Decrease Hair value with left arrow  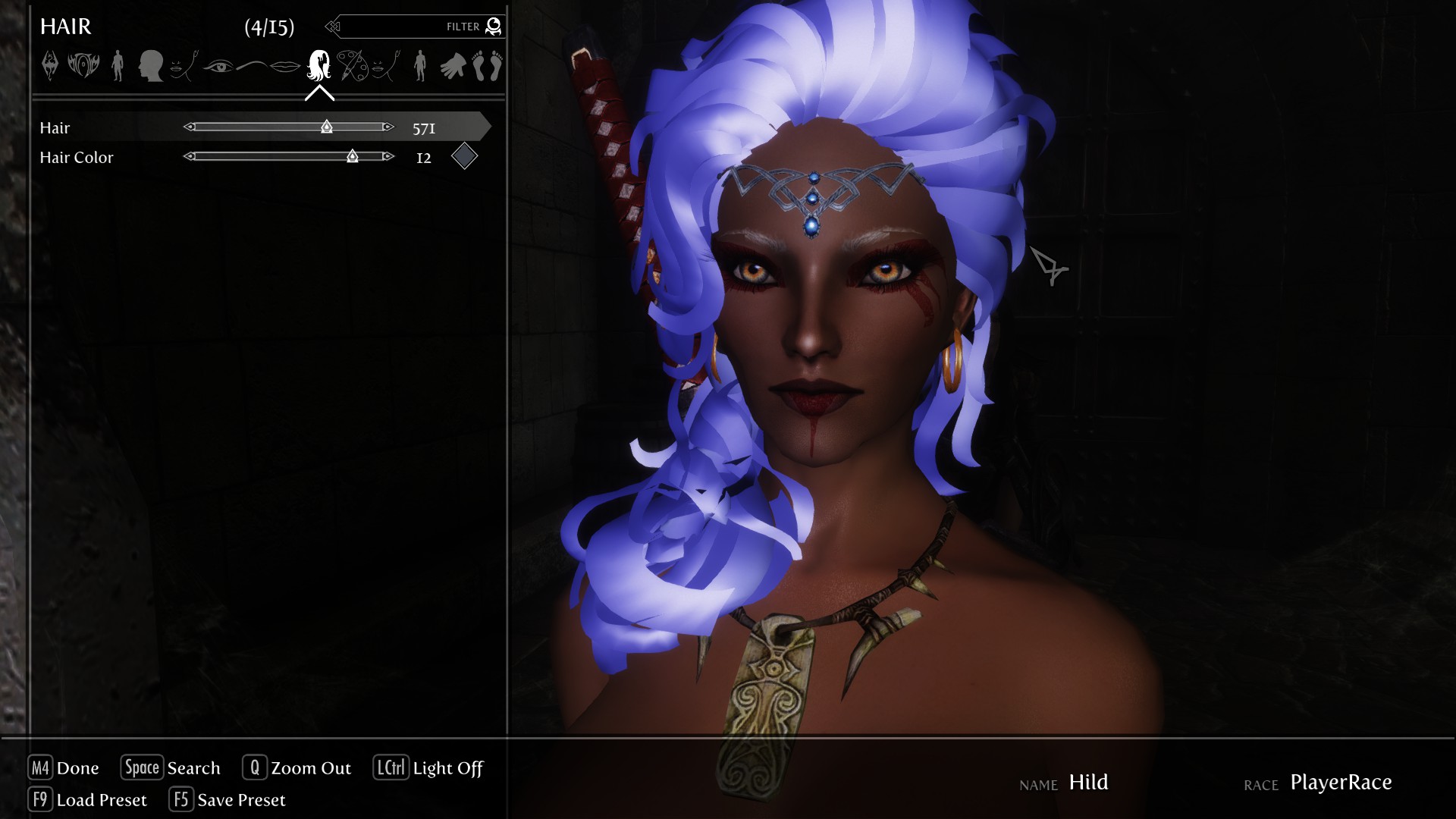pyautogui.click(x=190, y=127)
